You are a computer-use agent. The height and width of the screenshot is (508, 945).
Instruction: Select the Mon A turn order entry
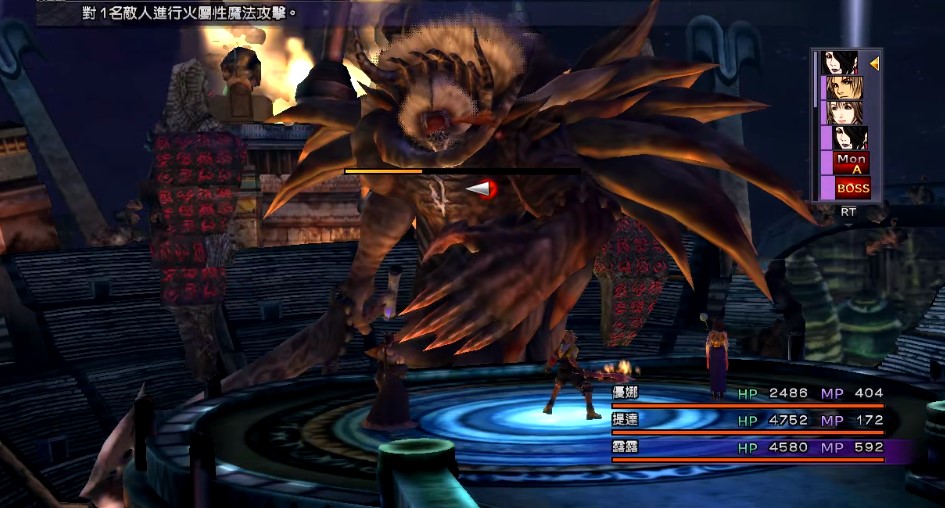pos(851,162)
